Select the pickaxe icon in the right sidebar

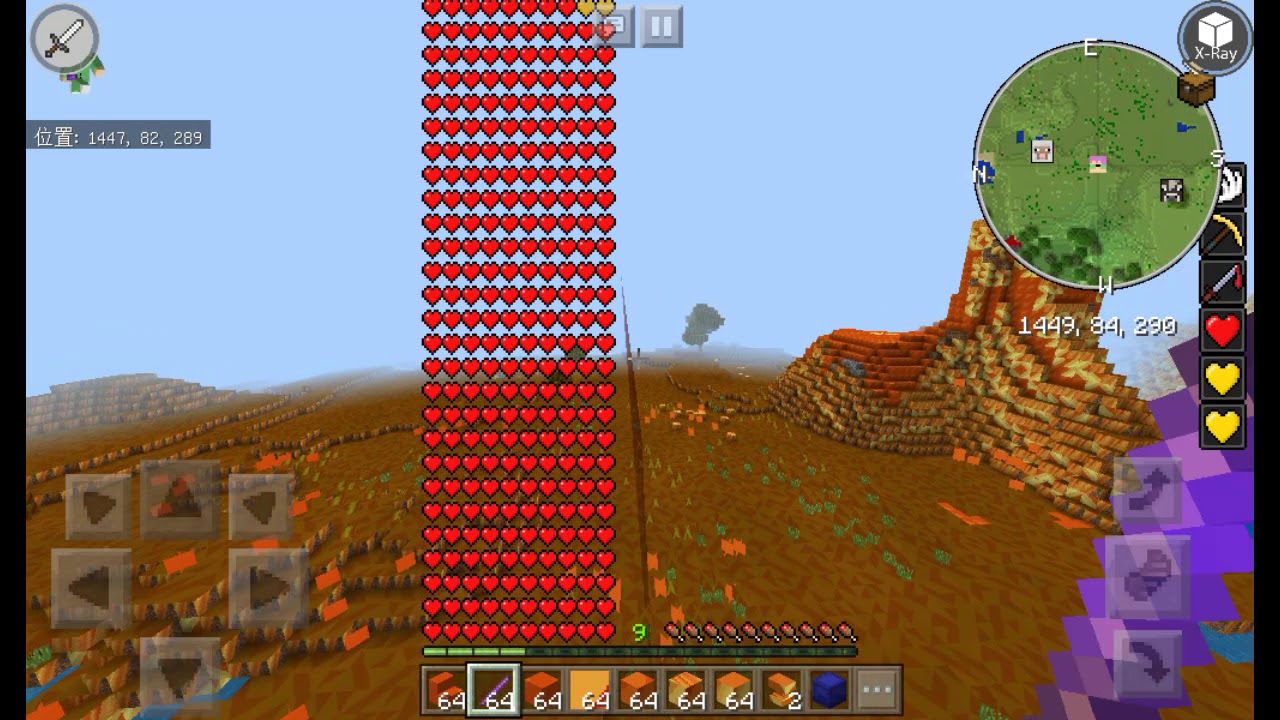1224,232
